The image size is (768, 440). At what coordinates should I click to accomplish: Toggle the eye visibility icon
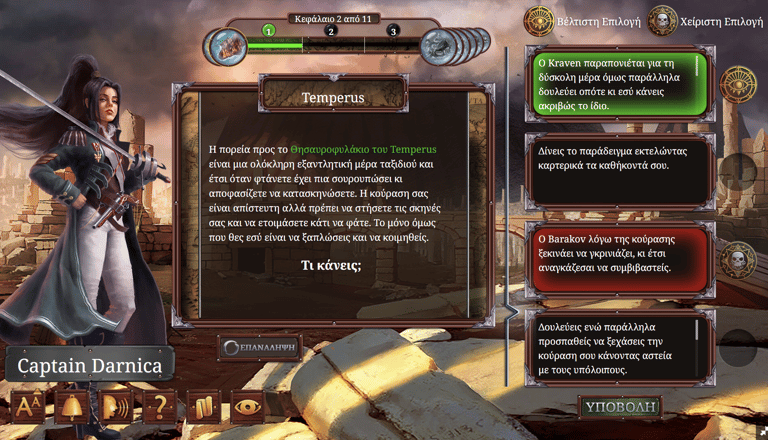click(x=248, y=408)
